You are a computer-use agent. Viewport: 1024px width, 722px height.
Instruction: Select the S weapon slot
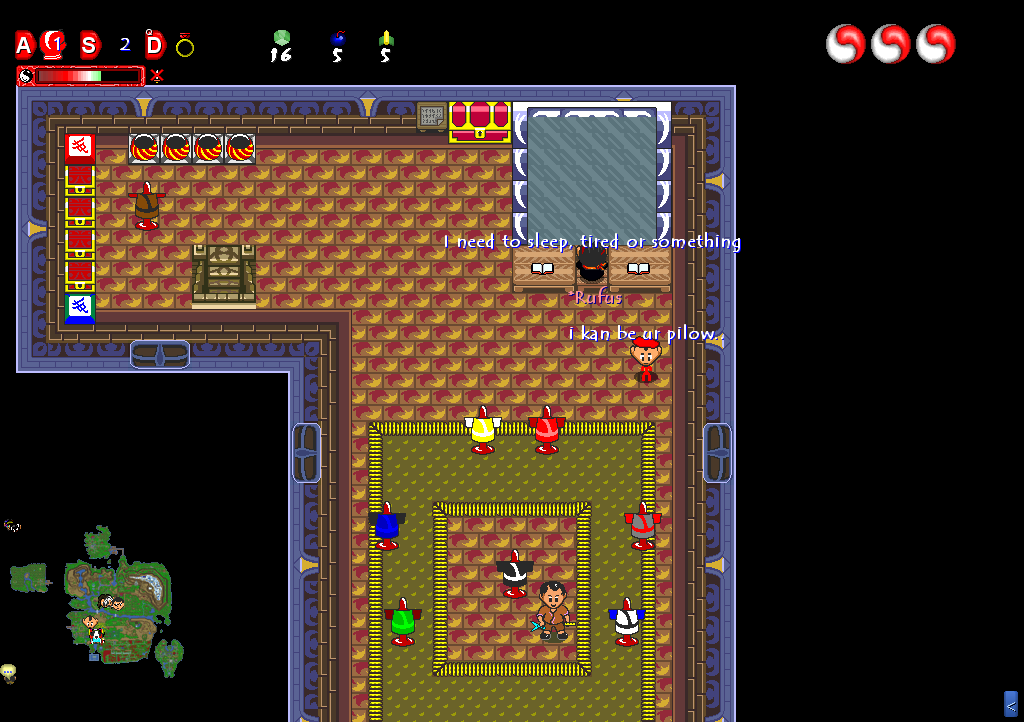(90, 45)
